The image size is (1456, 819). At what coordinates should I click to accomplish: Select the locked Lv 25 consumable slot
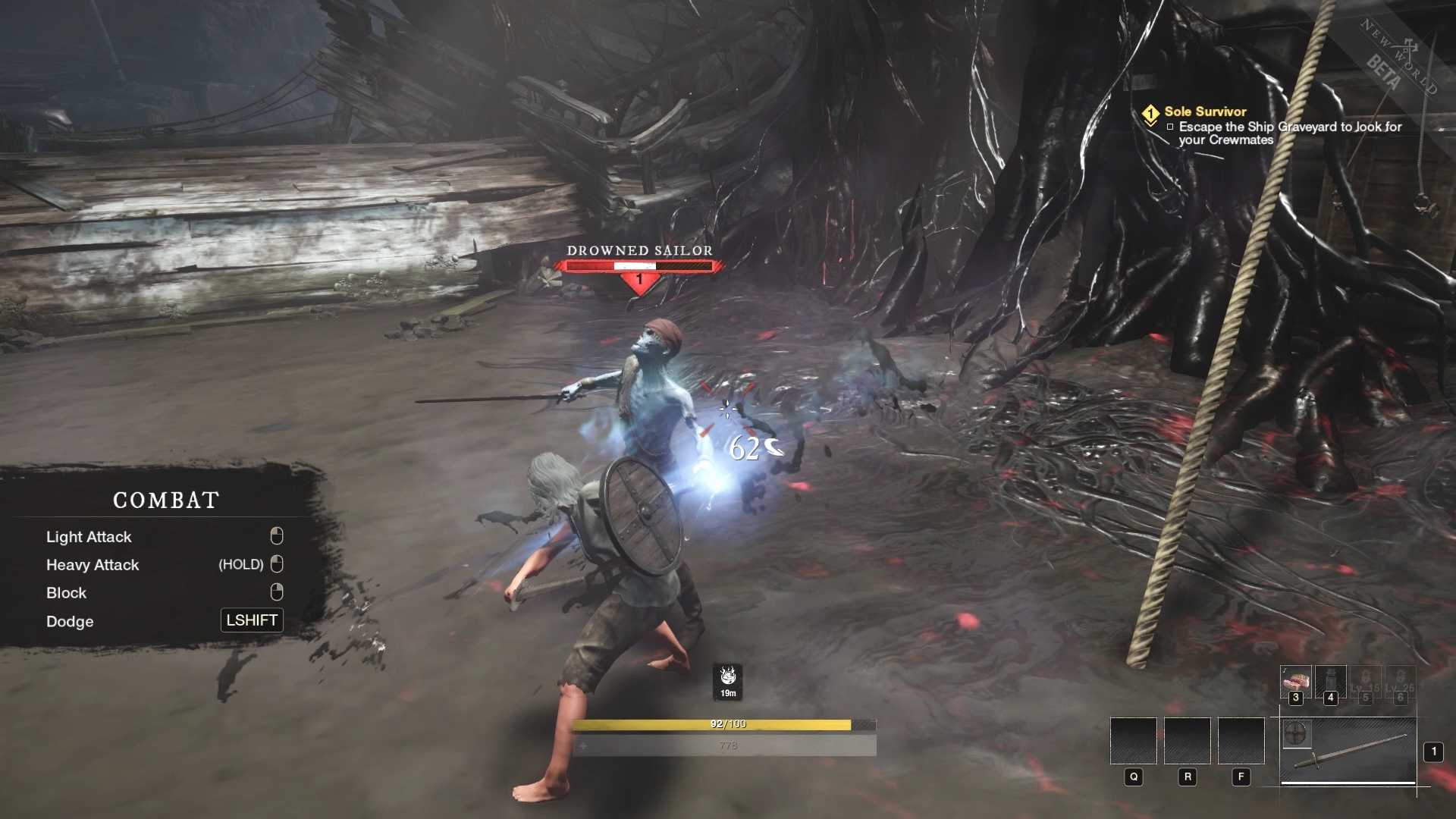1400,682
